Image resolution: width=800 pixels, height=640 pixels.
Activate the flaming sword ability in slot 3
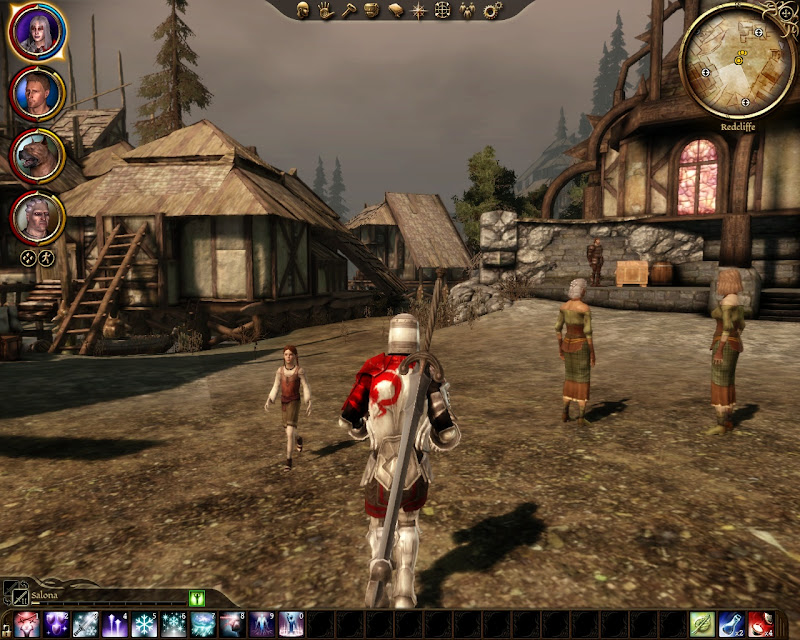coord(85,625)
